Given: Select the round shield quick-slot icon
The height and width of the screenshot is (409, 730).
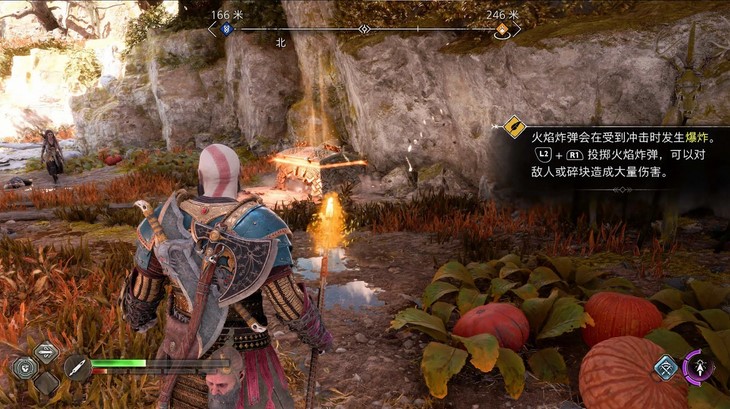Looking at the screenshot, I should (x=24, y=366).
